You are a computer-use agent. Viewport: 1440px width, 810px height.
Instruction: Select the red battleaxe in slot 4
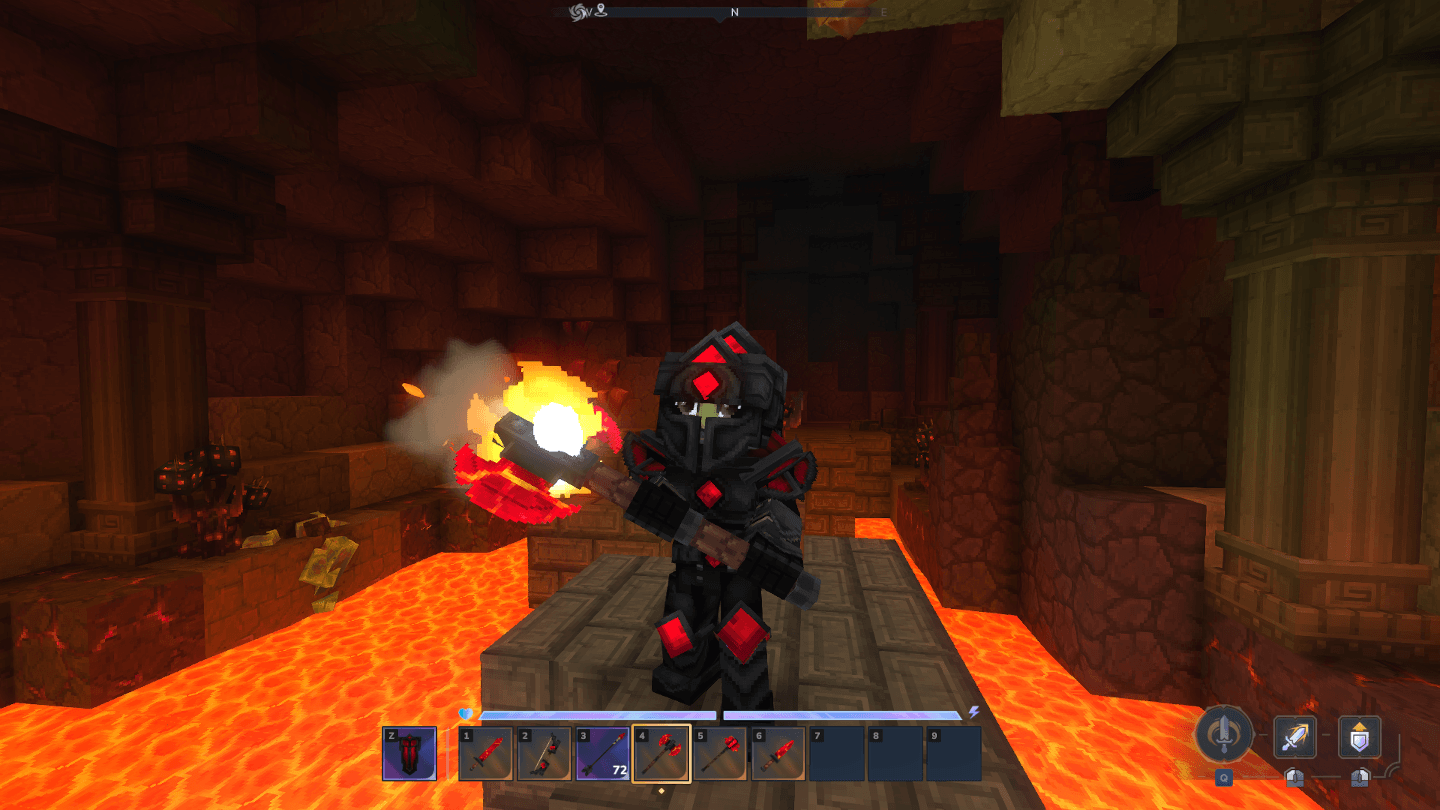click(x=661, y=754)
